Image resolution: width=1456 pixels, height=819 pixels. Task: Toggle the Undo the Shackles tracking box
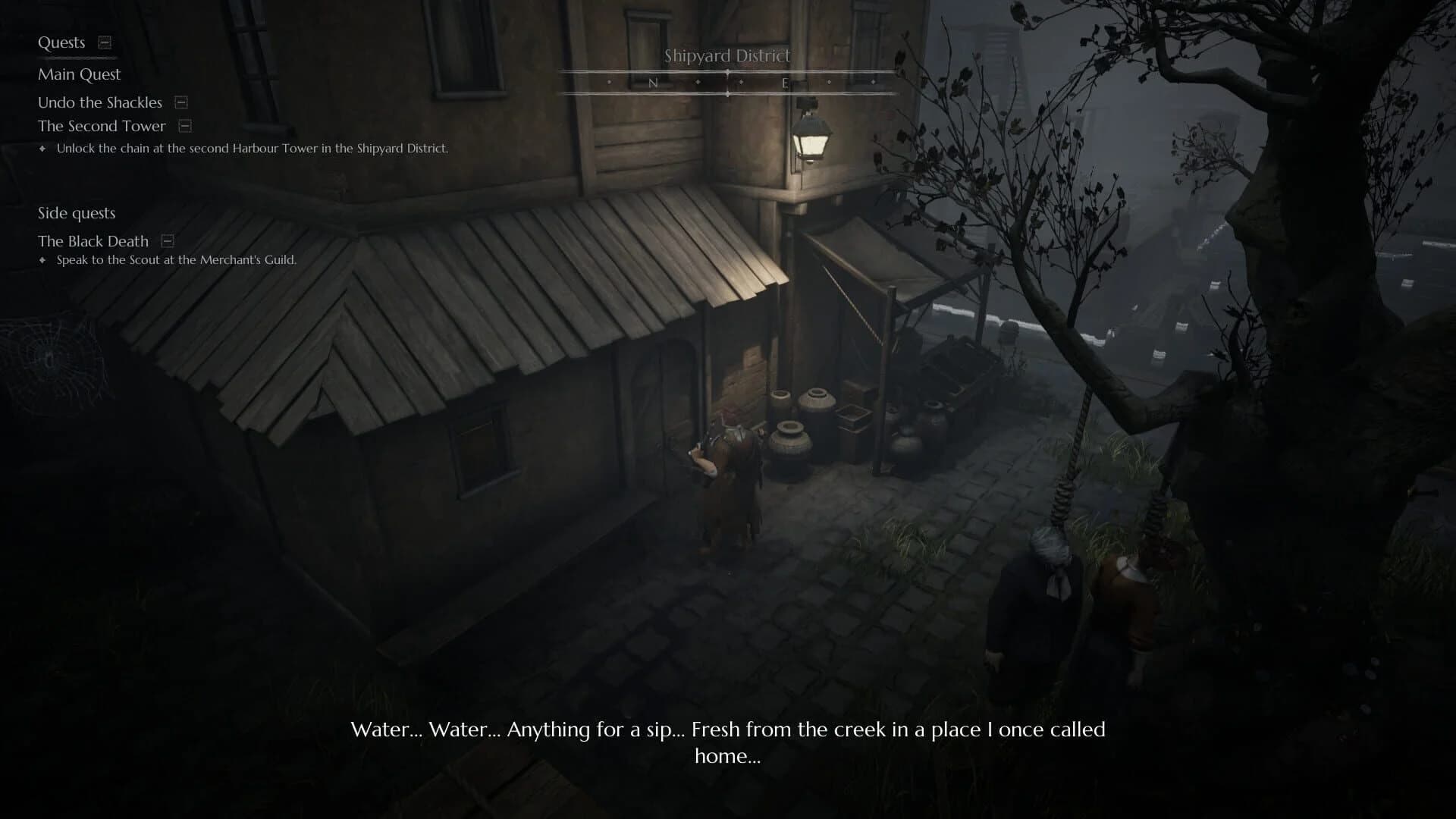(180, 102)
